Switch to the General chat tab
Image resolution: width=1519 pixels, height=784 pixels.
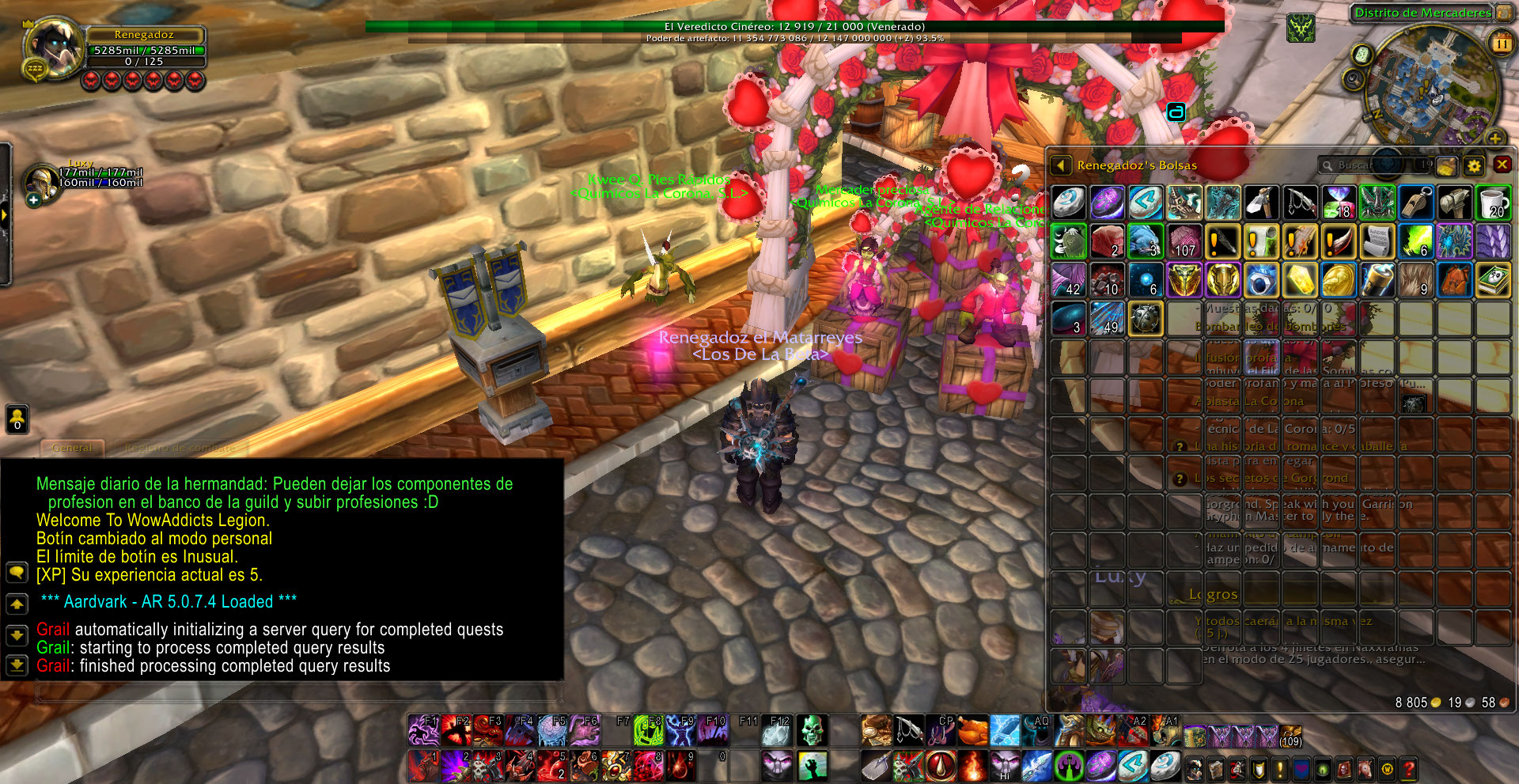[x=72, y=448]
